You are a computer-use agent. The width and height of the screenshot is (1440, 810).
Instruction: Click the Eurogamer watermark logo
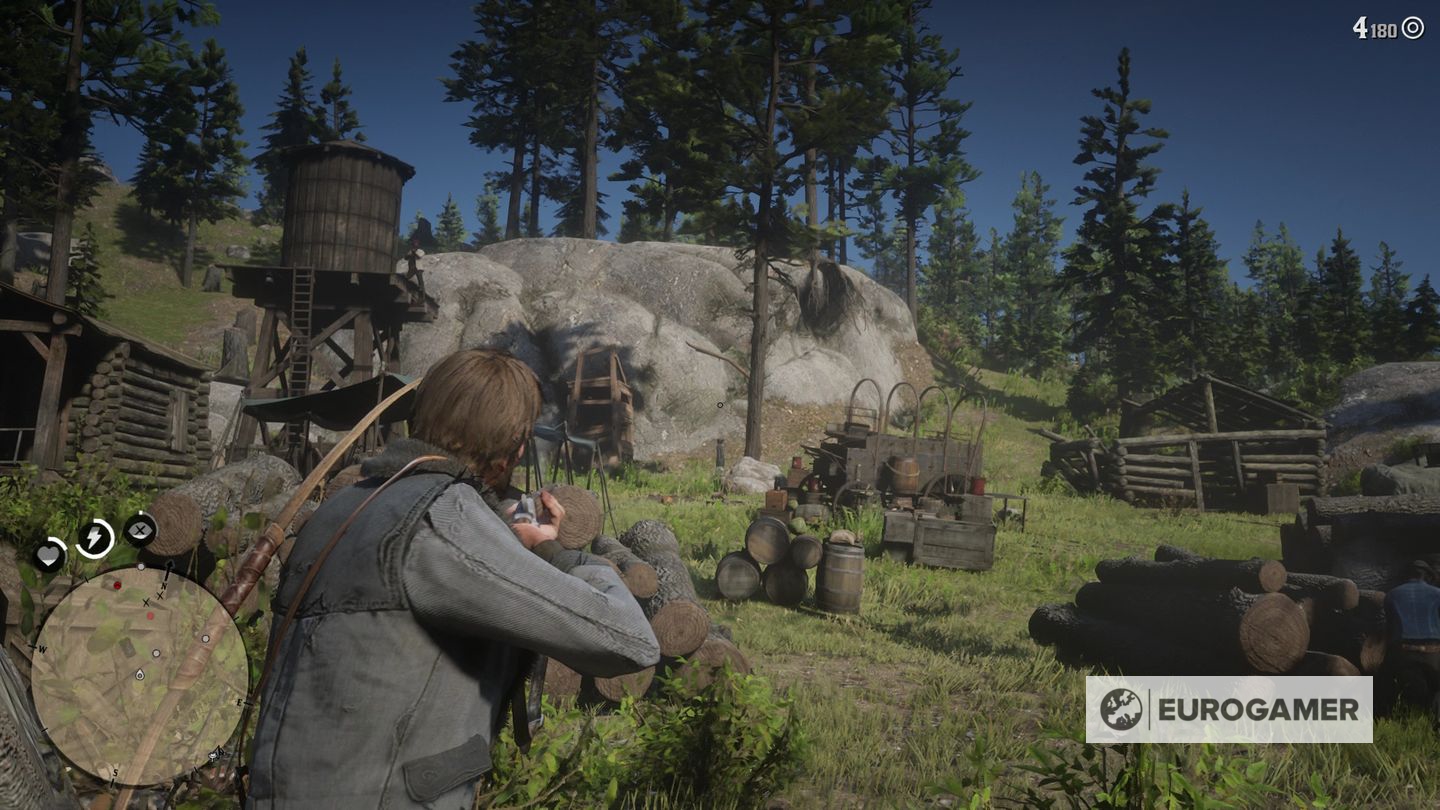[1228, 709]
